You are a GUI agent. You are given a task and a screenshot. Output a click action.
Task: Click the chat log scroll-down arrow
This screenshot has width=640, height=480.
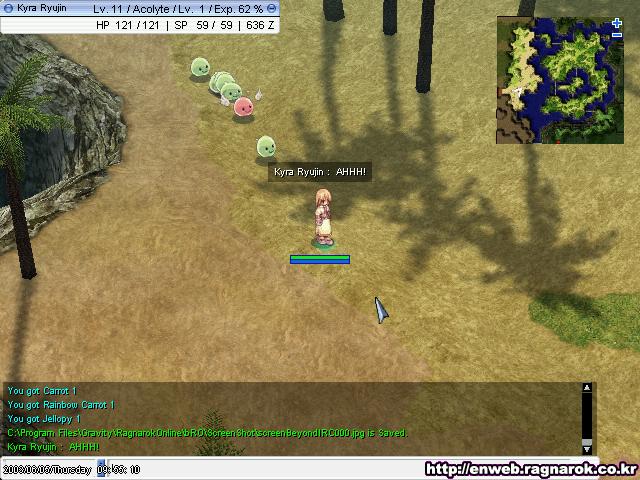pos(587,448)
